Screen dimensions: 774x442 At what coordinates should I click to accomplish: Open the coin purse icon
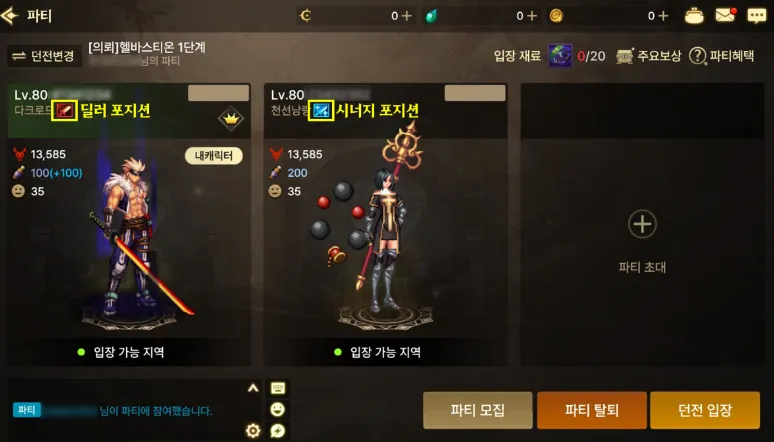click(x=695, y=15)
